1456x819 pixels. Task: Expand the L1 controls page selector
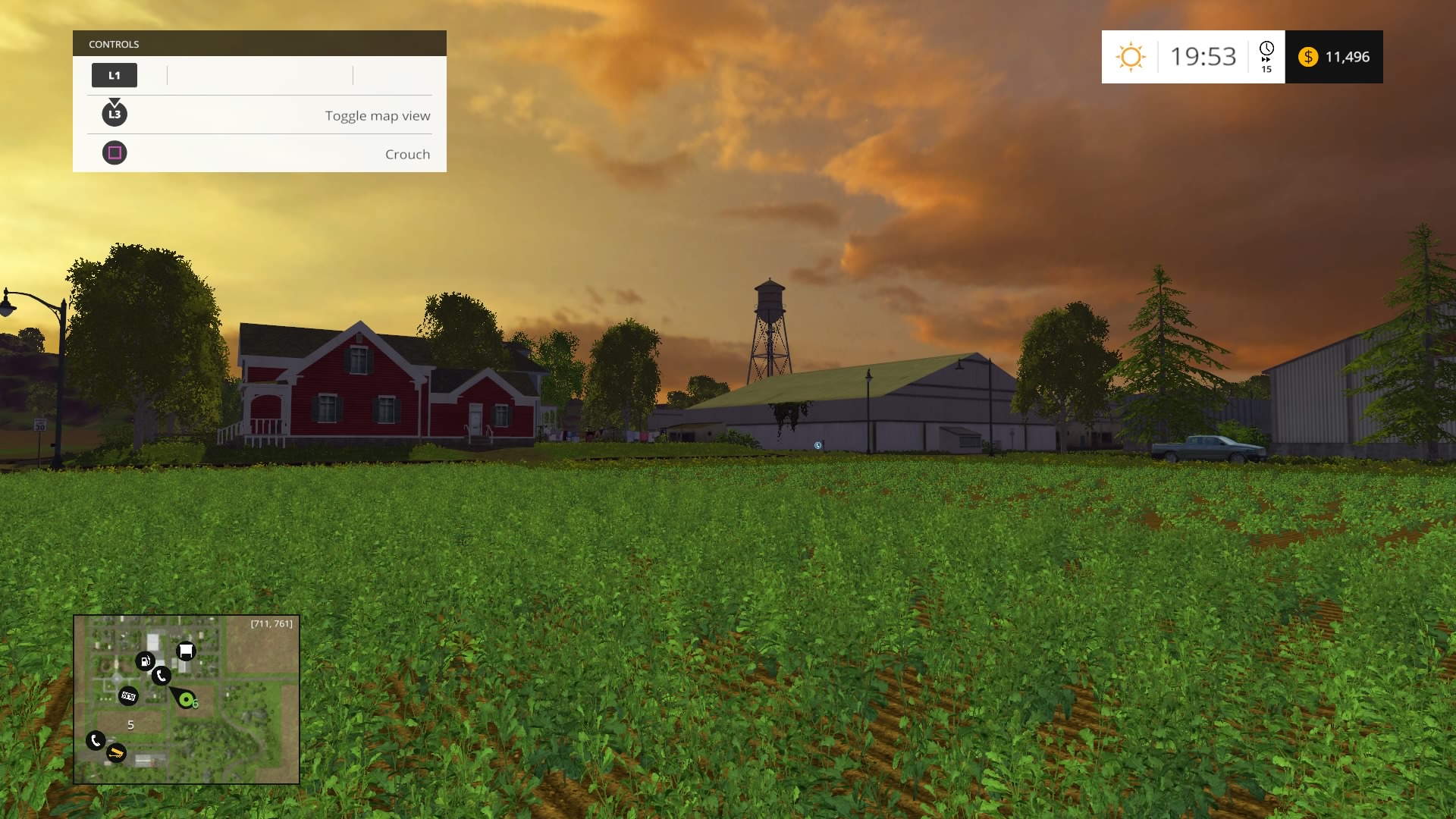pos(115,75)
